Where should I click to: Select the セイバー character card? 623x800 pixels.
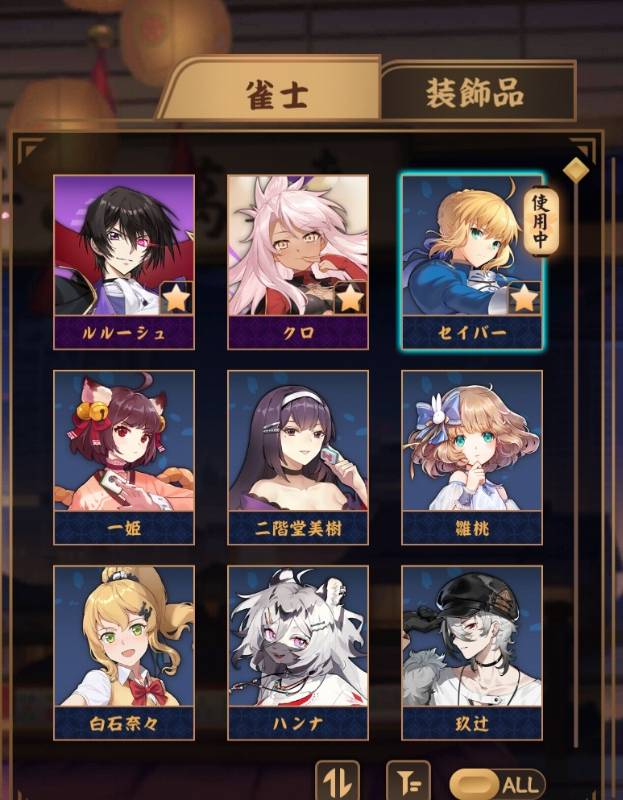pyautogui.click(x=471, y=261)
